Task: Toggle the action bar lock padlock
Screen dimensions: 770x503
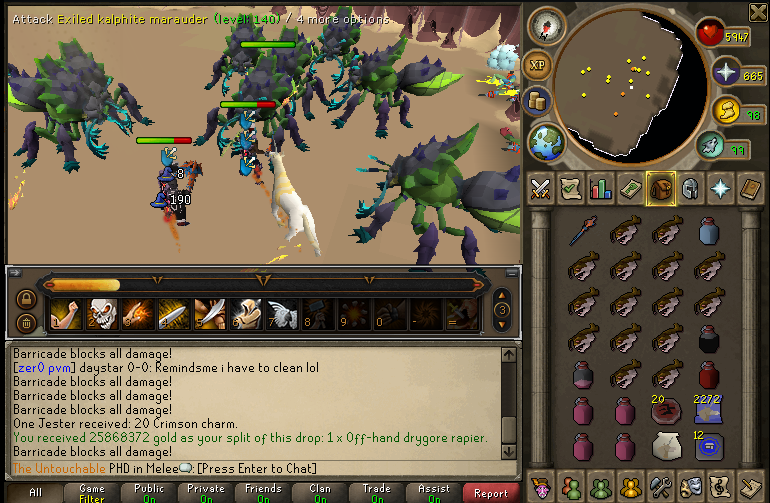Action: pyautogui.click(x=26, y=298)
